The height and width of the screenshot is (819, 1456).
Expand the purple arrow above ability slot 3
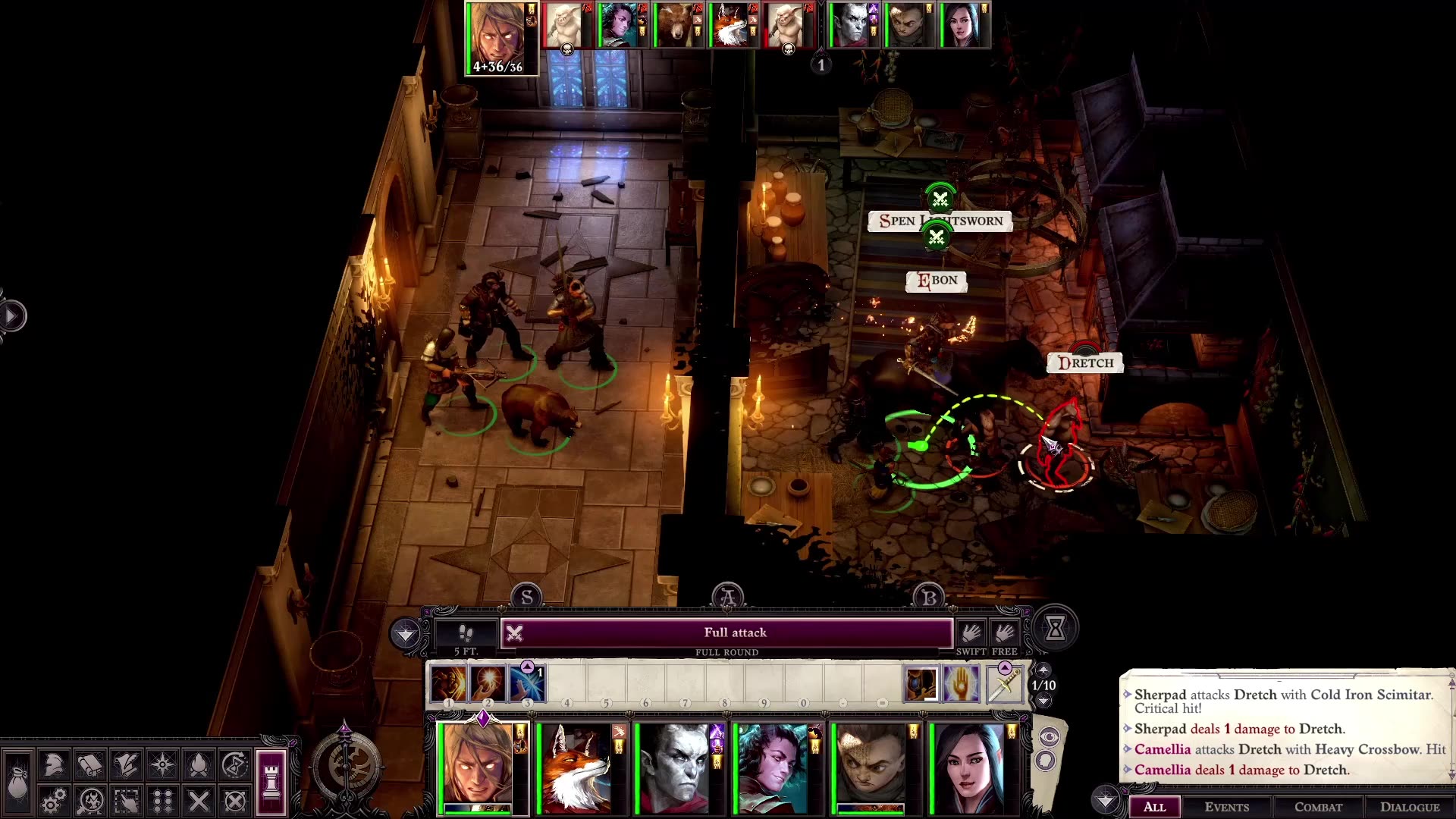point(528,668)
